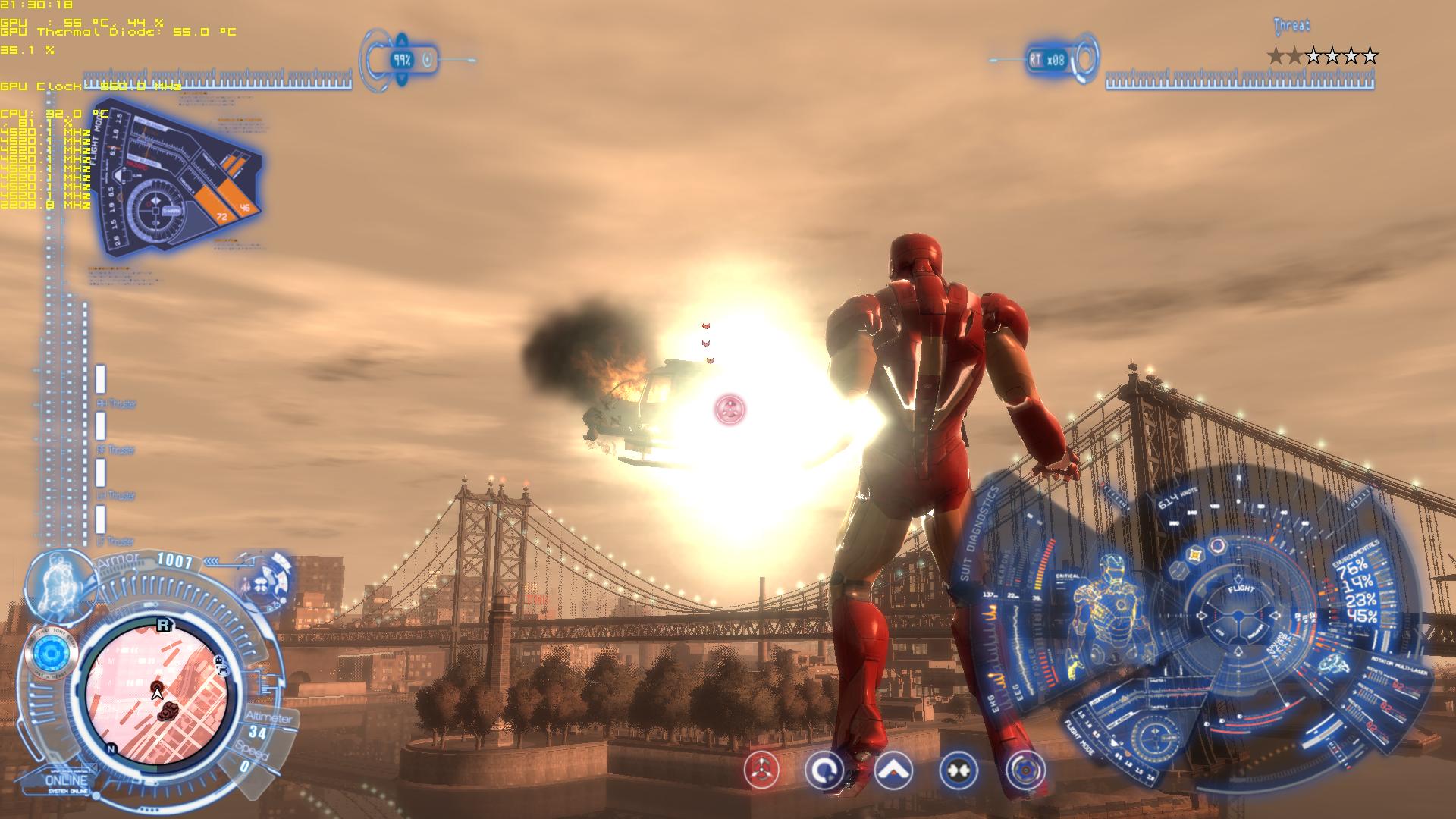Select the R marker atop the minimap
1456x819 pixels.
[162, 626]
